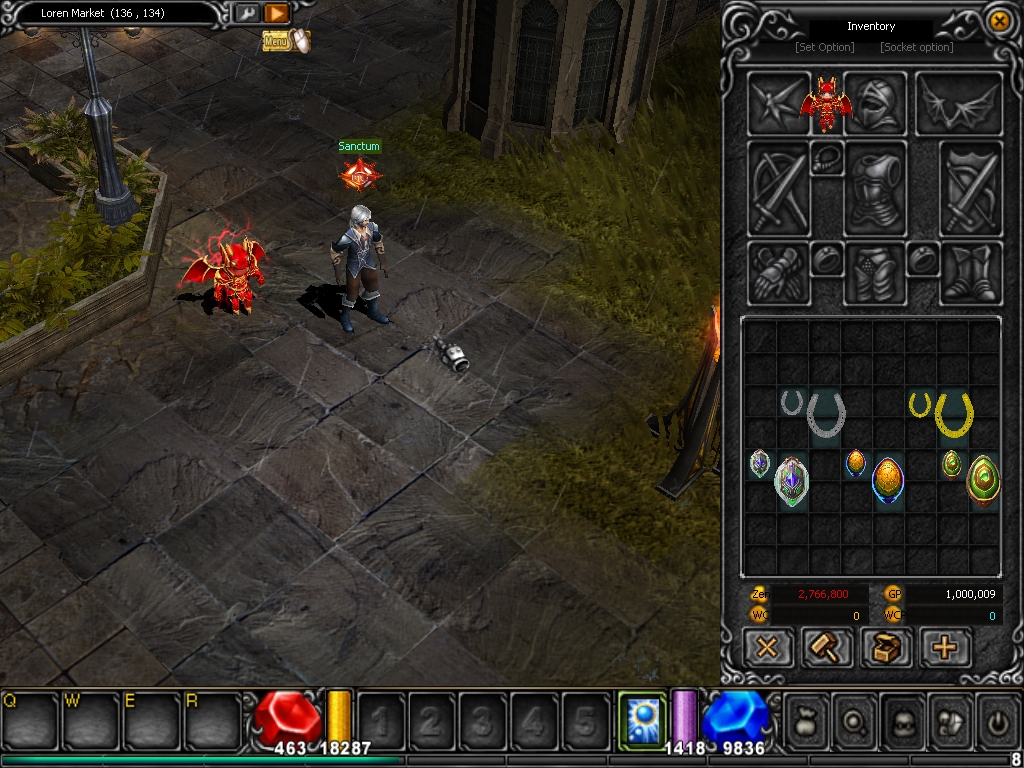Open the wrench settings button
The width and height of the screenshot is (1024, 768).
246,13
